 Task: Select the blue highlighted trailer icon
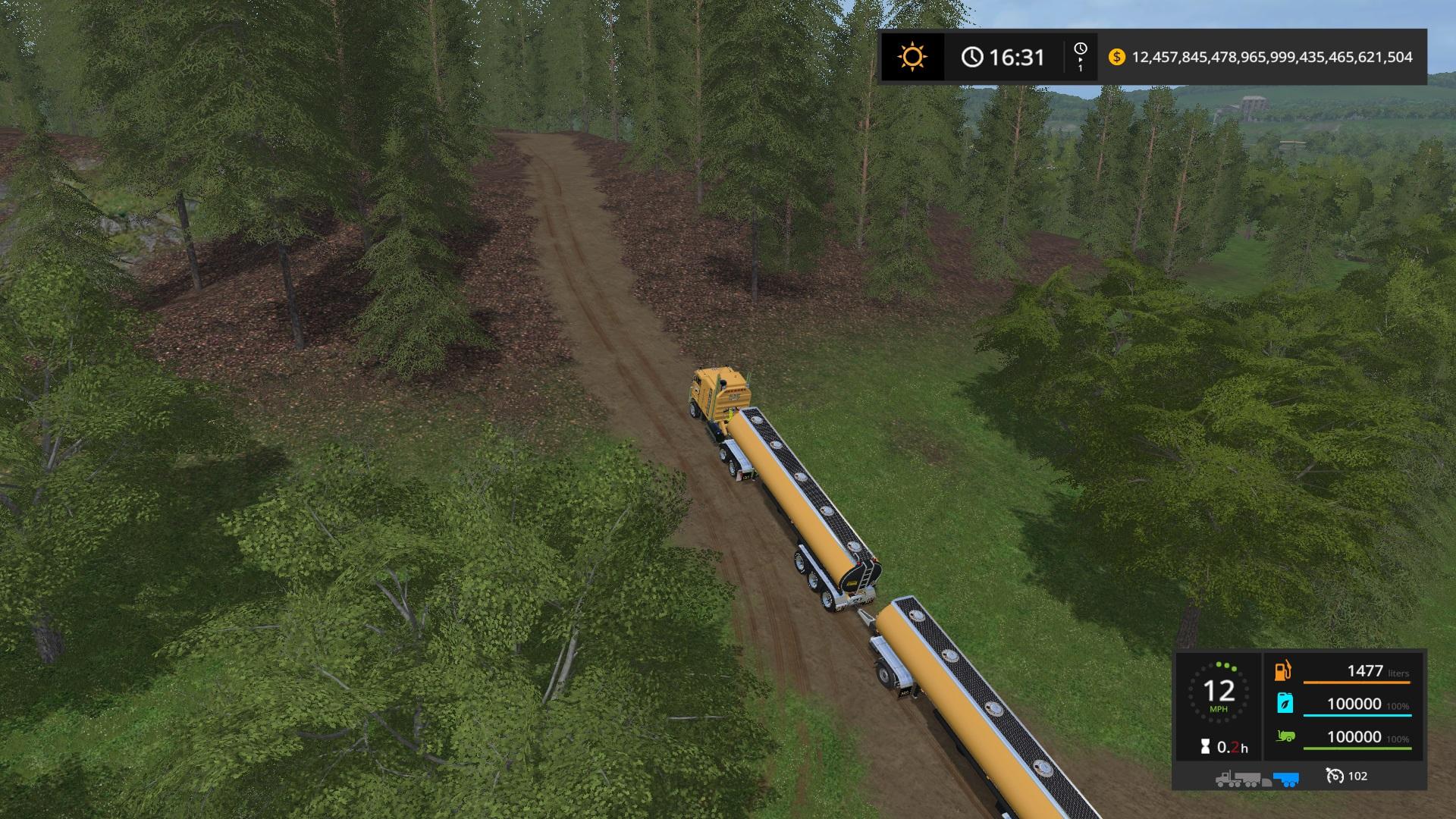1286,778
